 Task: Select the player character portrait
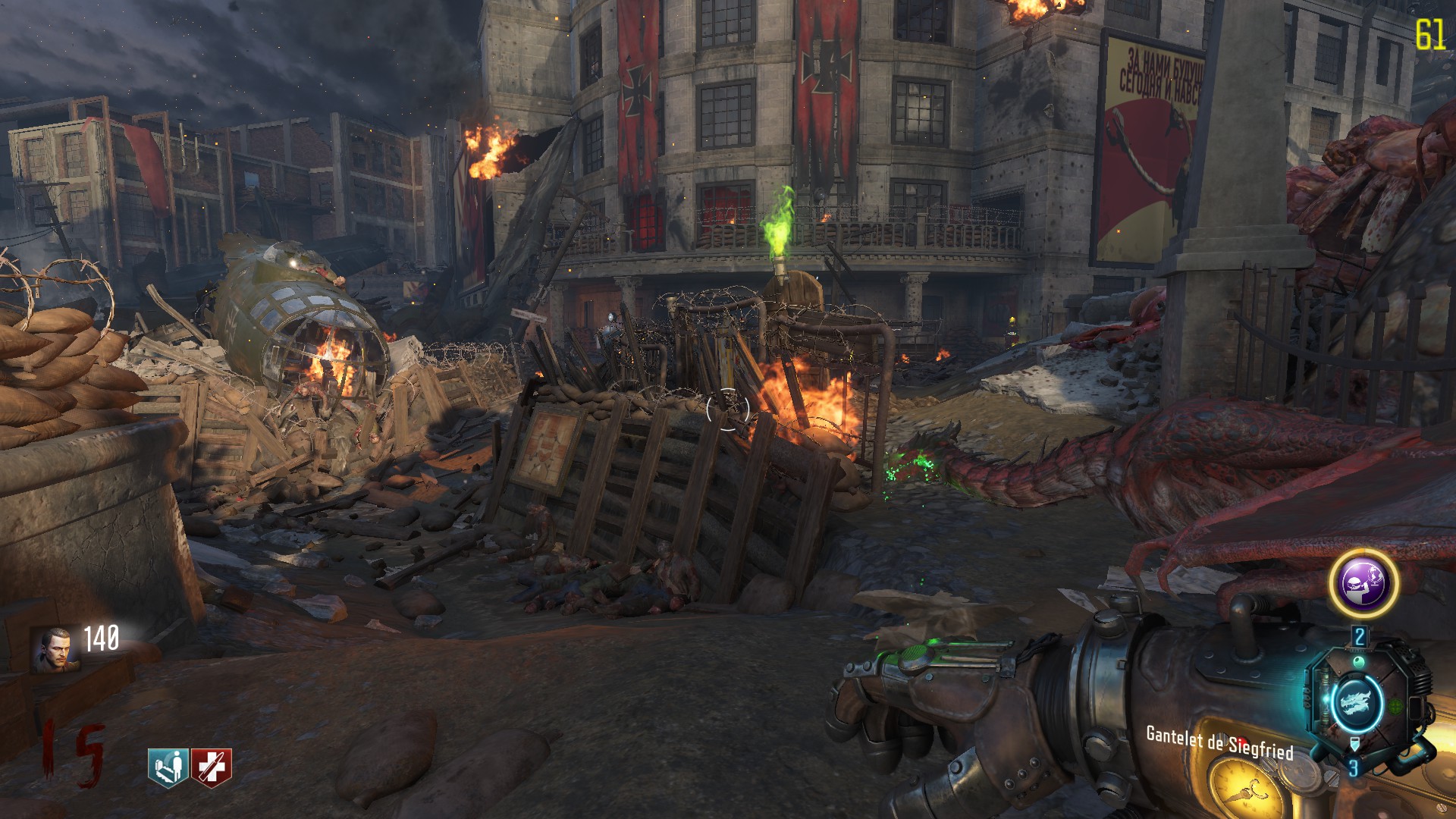pos(55,650)
